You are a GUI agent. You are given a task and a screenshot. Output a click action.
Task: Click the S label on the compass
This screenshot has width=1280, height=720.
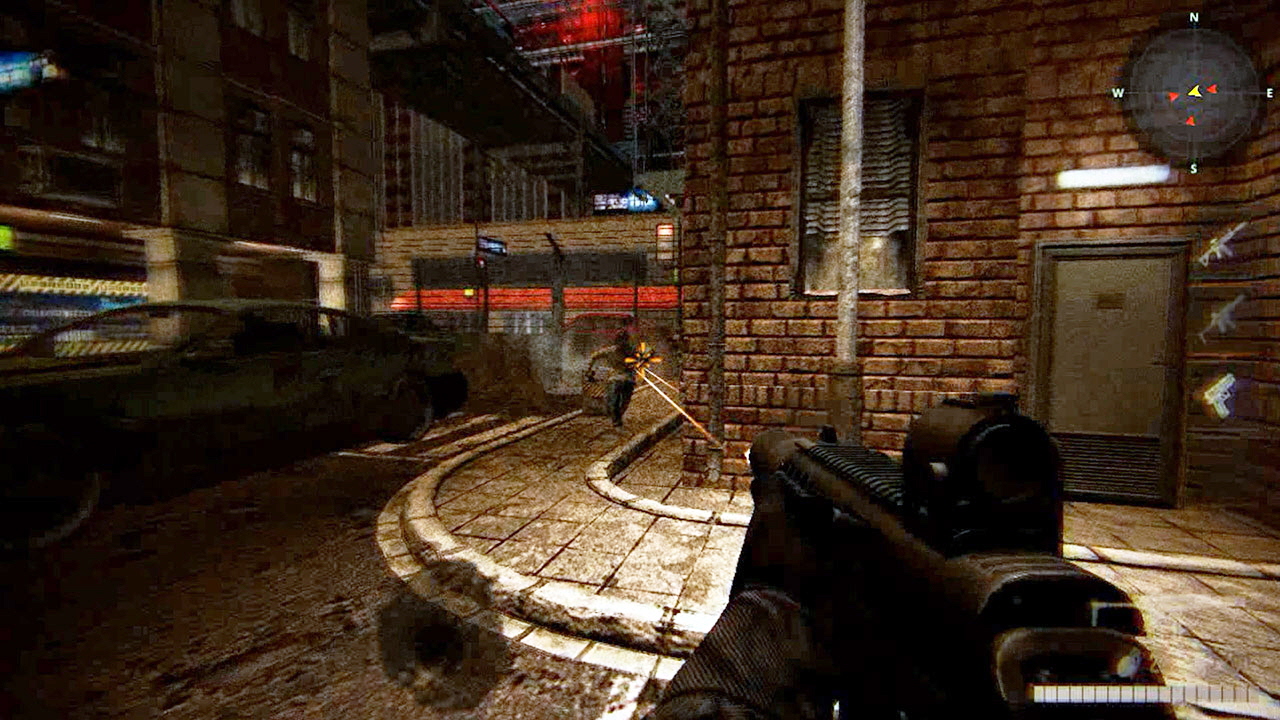pos(1194,168)
